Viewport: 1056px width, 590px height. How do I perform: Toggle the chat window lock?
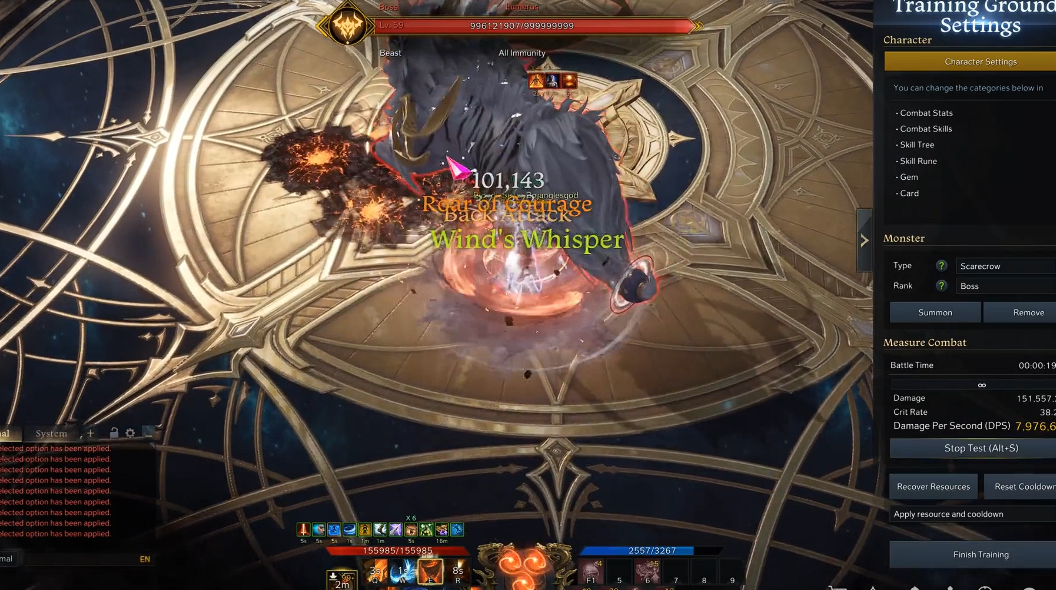point(114,433)
